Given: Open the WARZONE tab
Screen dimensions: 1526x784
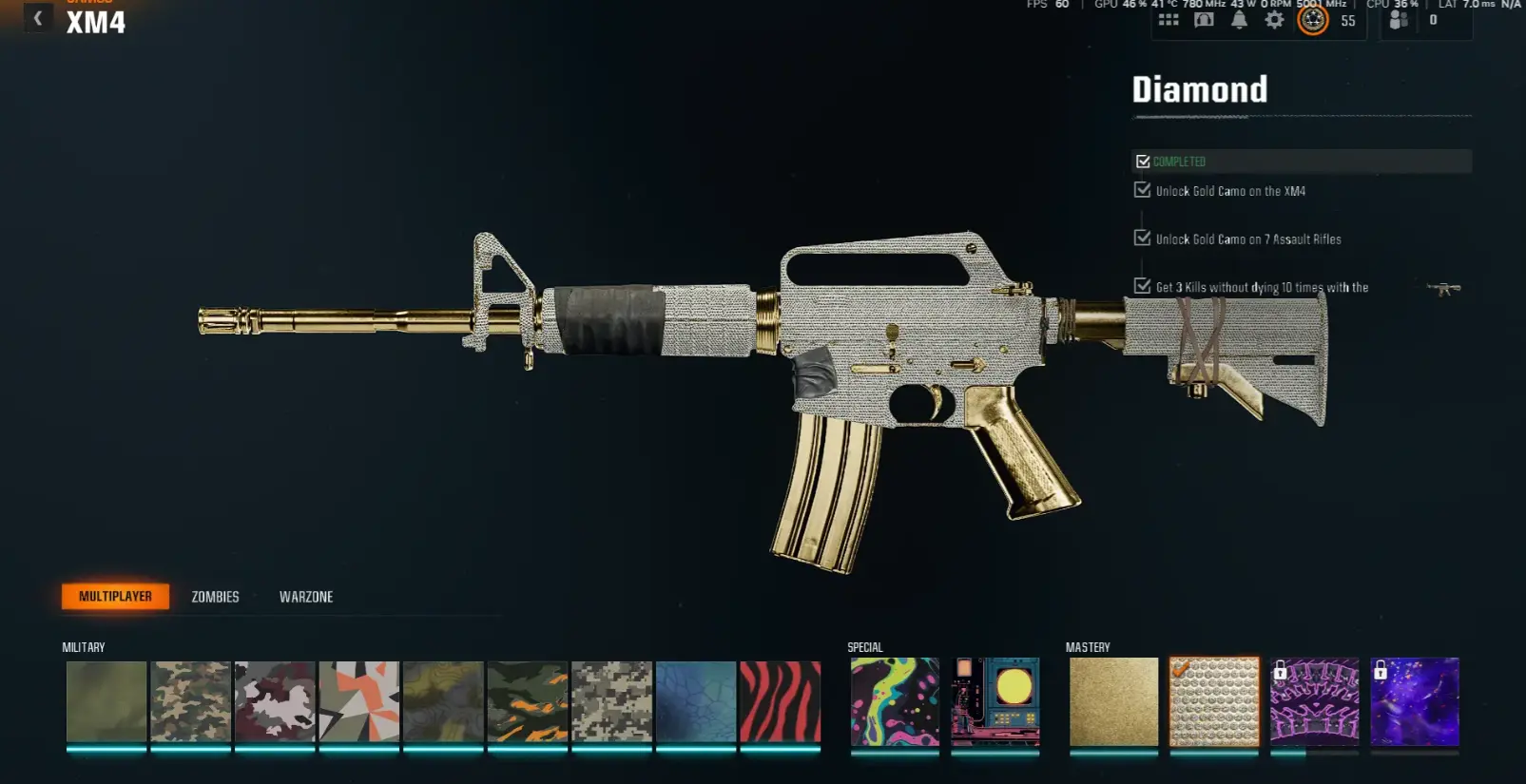Looking at the screenshot, I should [x=305, y=597].
